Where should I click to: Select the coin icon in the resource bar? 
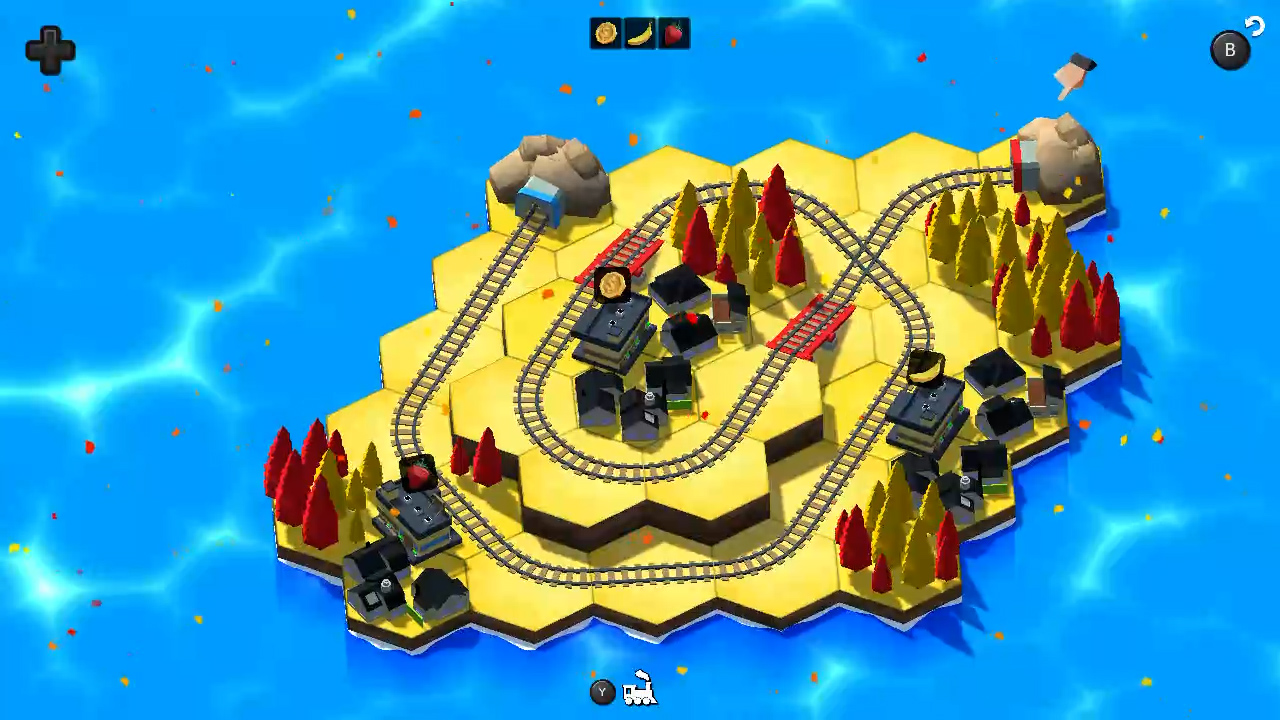[604, 33]
